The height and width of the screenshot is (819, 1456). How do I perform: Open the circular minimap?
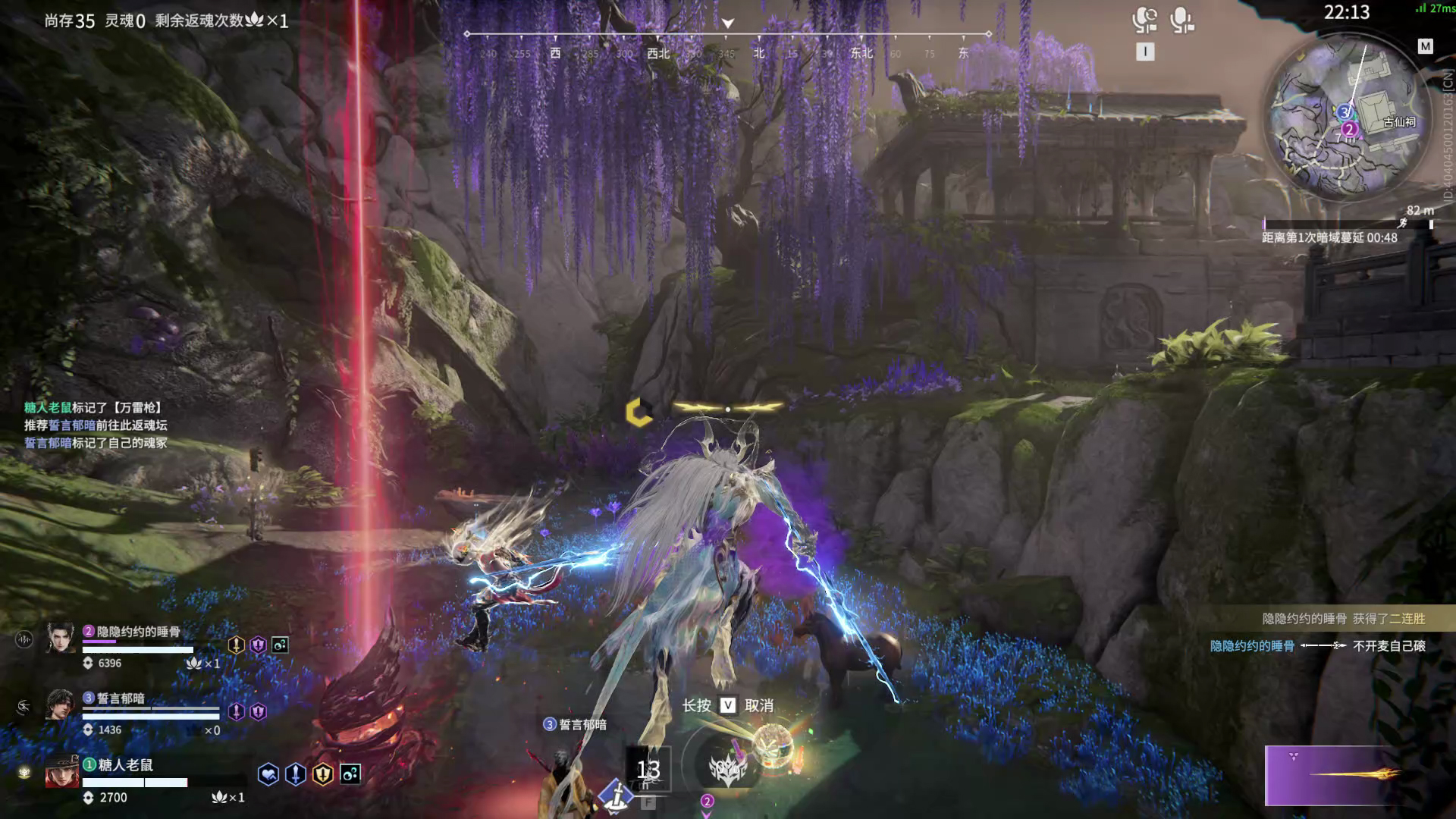(1345, 120)
